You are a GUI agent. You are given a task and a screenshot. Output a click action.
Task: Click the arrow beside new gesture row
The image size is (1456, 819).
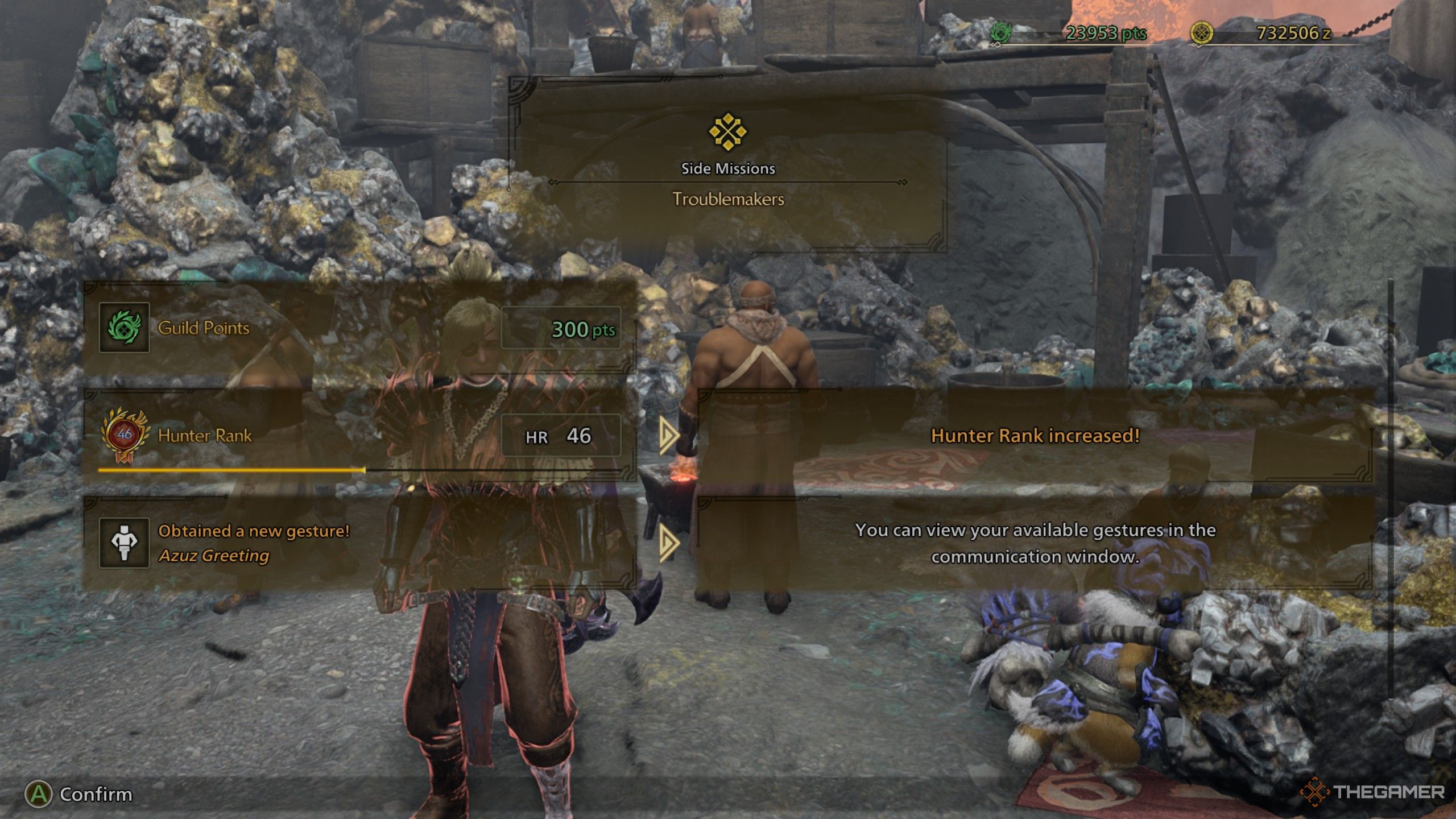click(x=669, y=543)
